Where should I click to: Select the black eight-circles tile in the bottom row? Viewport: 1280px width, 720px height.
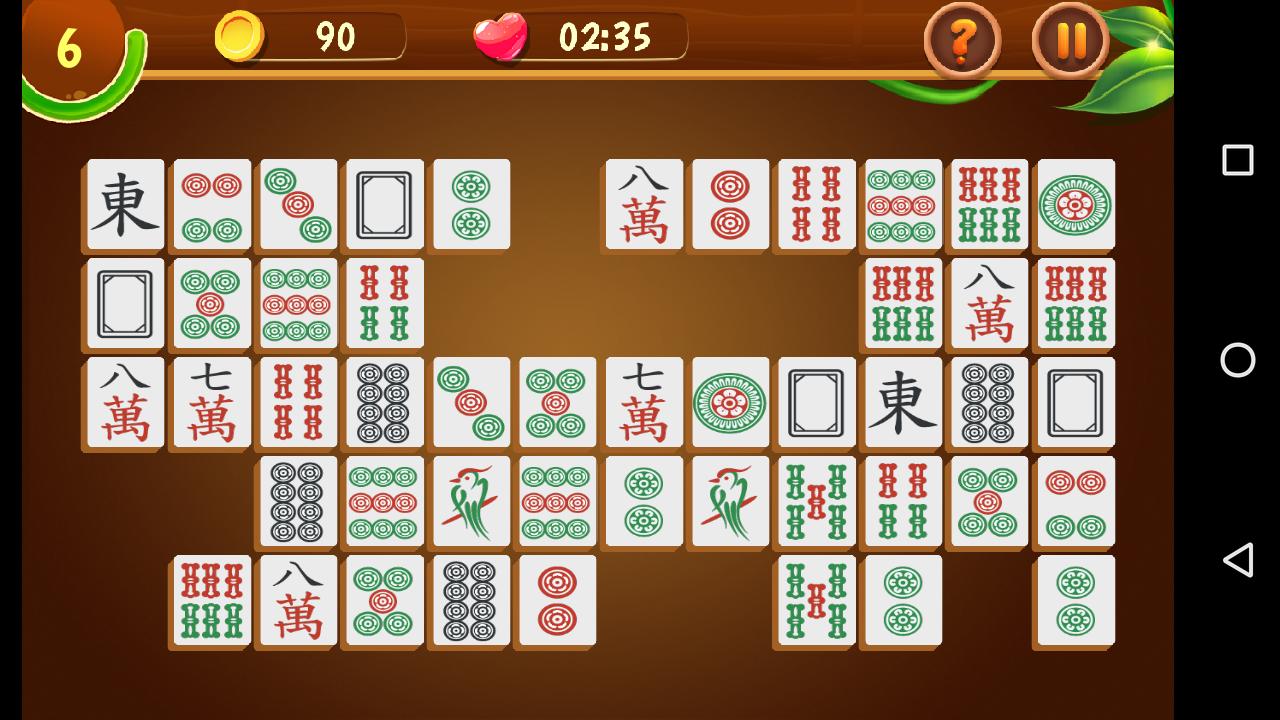click(470, 600)
